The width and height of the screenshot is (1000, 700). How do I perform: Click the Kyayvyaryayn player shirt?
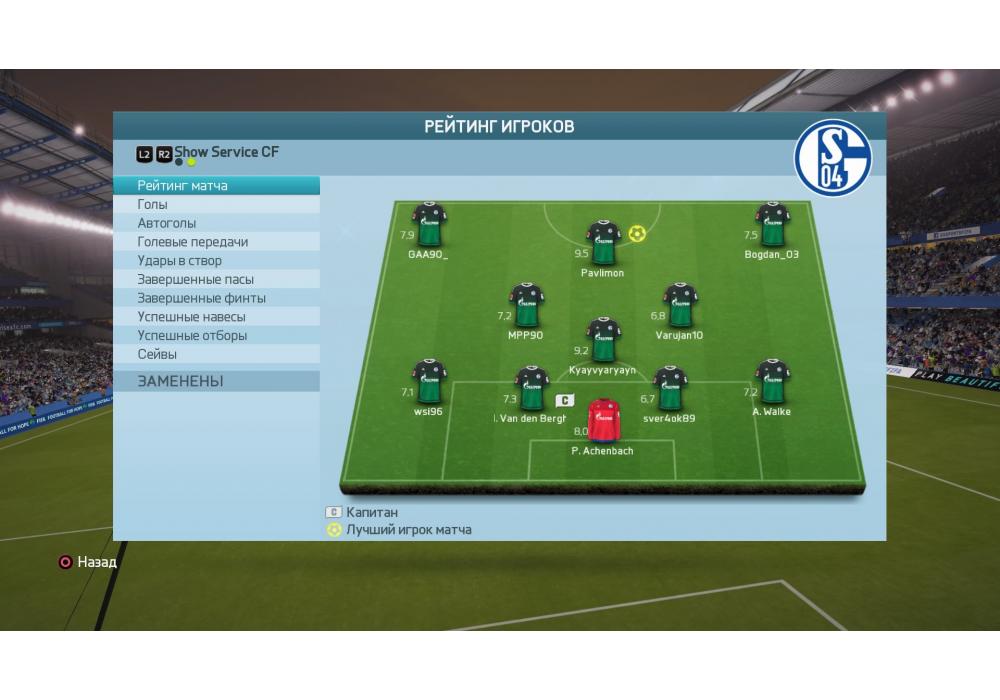pyautogui.click(x=602, y=340)
